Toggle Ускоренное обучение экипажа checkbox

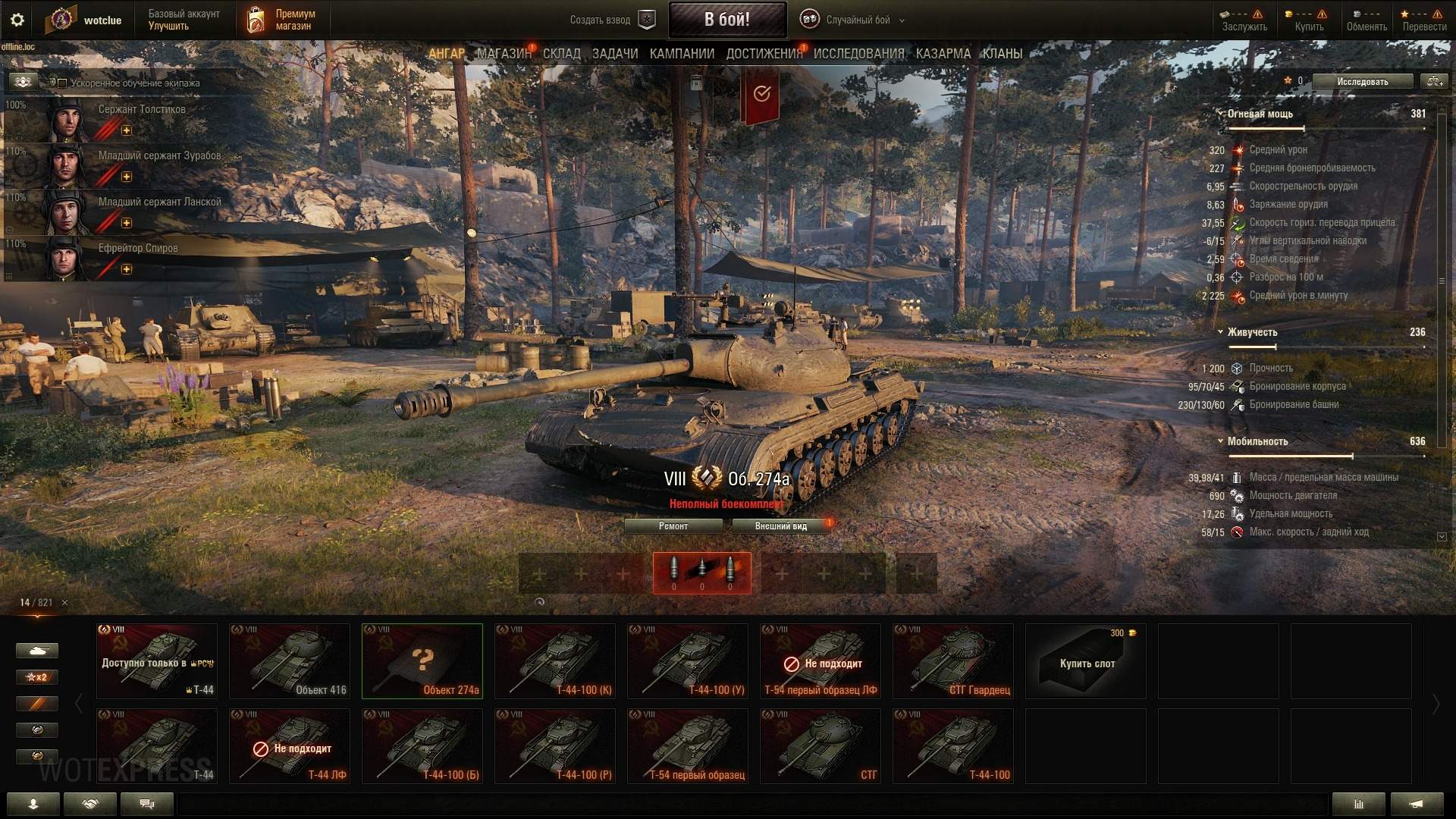(x=63, y=83)
